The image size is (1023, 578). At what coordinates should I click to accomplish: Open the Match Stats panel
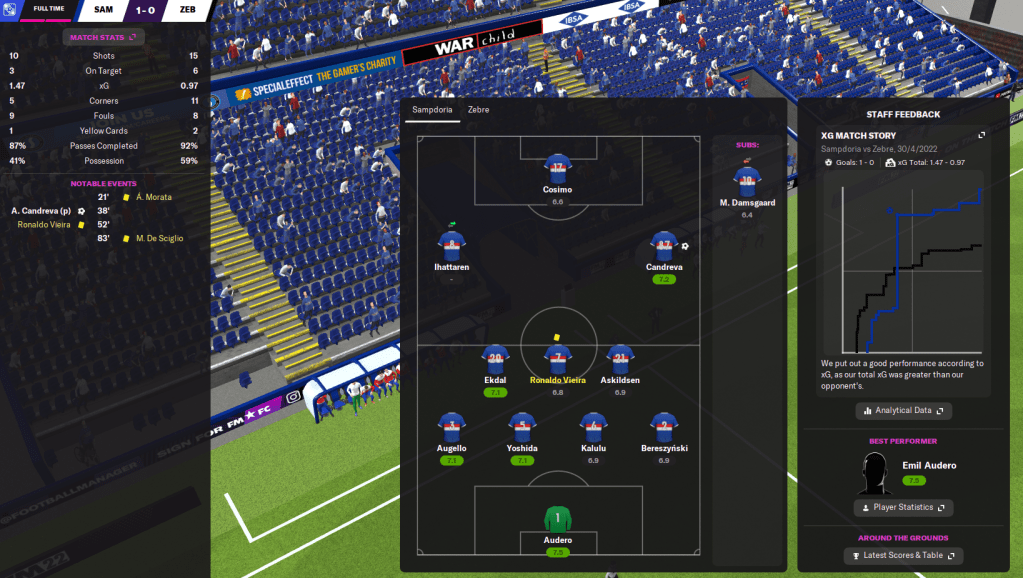[104, 37]
